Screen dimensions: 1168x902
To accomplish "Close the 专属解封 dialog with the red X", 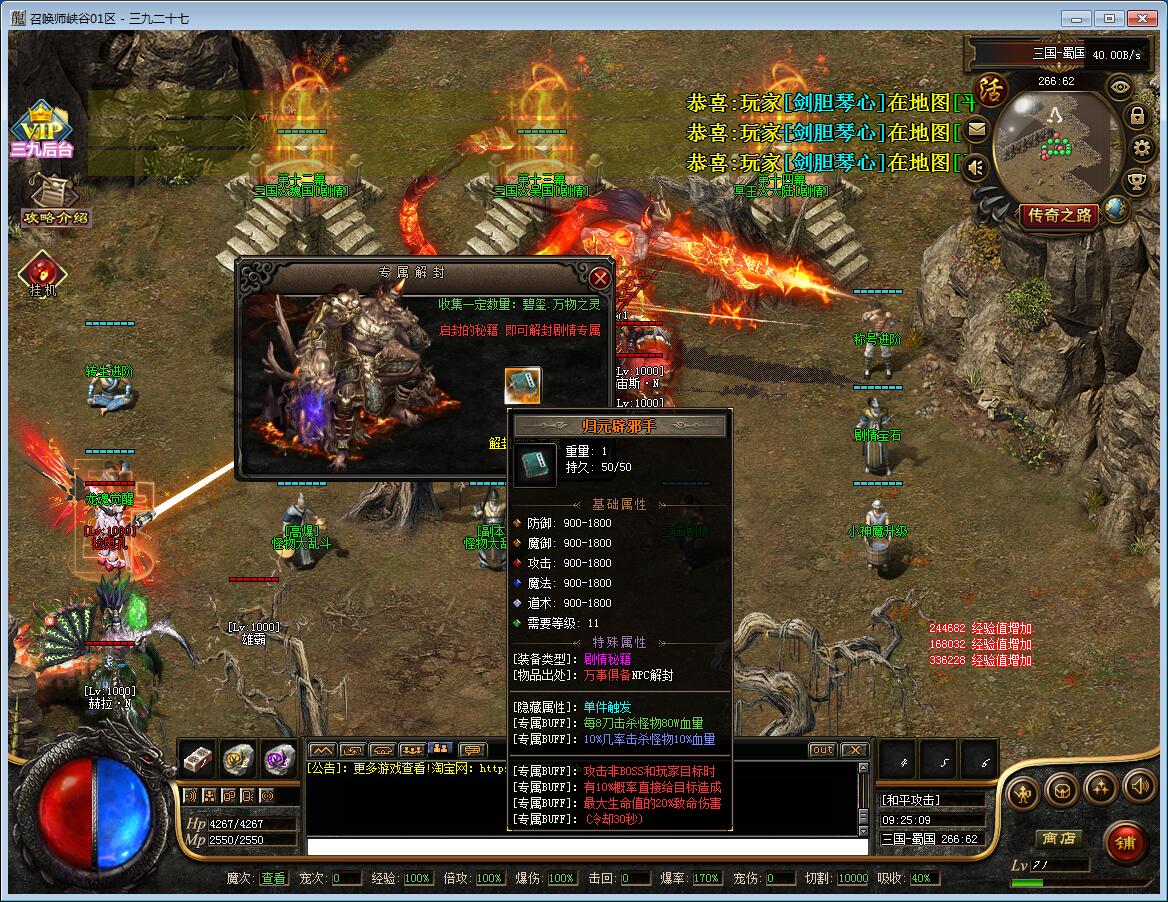I will tap(600, 278).
